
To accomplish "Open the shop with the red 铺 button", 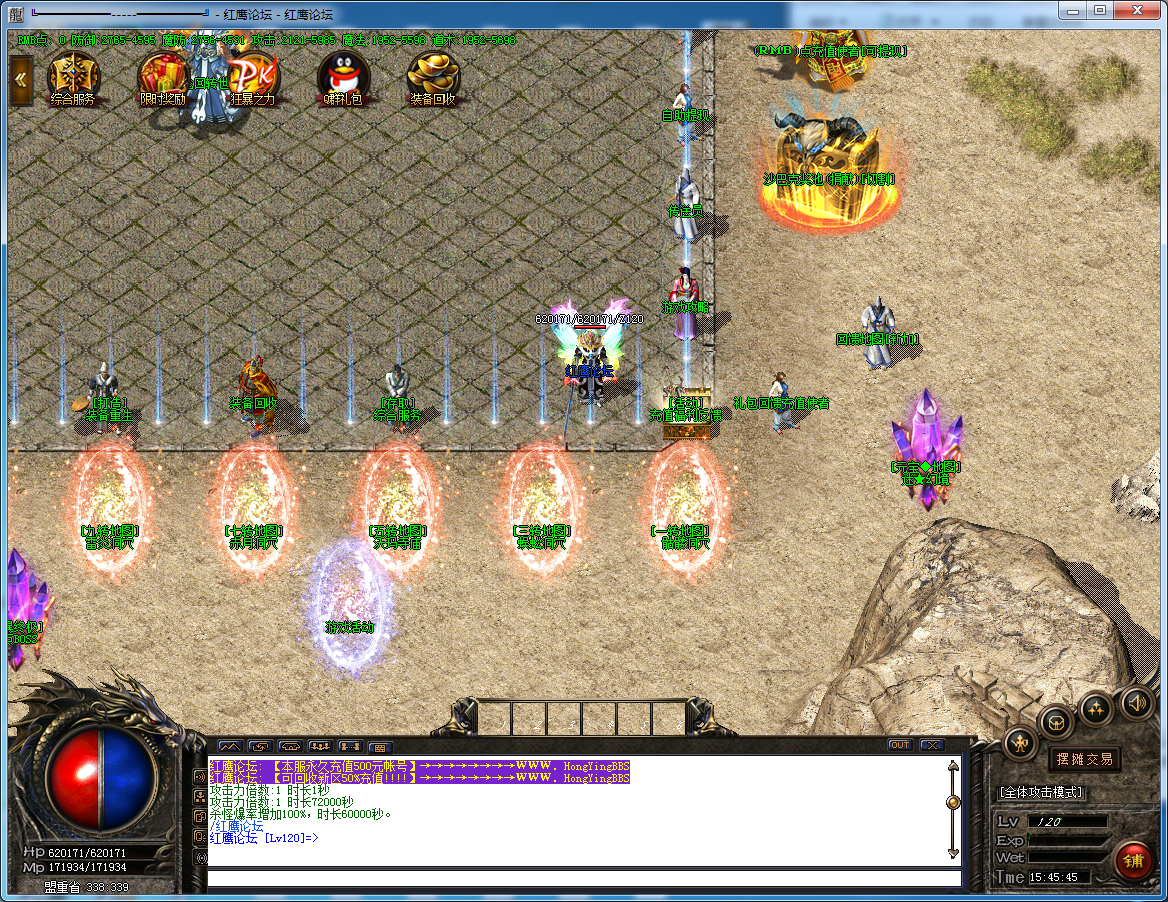I will click(x=1134, y=859).
